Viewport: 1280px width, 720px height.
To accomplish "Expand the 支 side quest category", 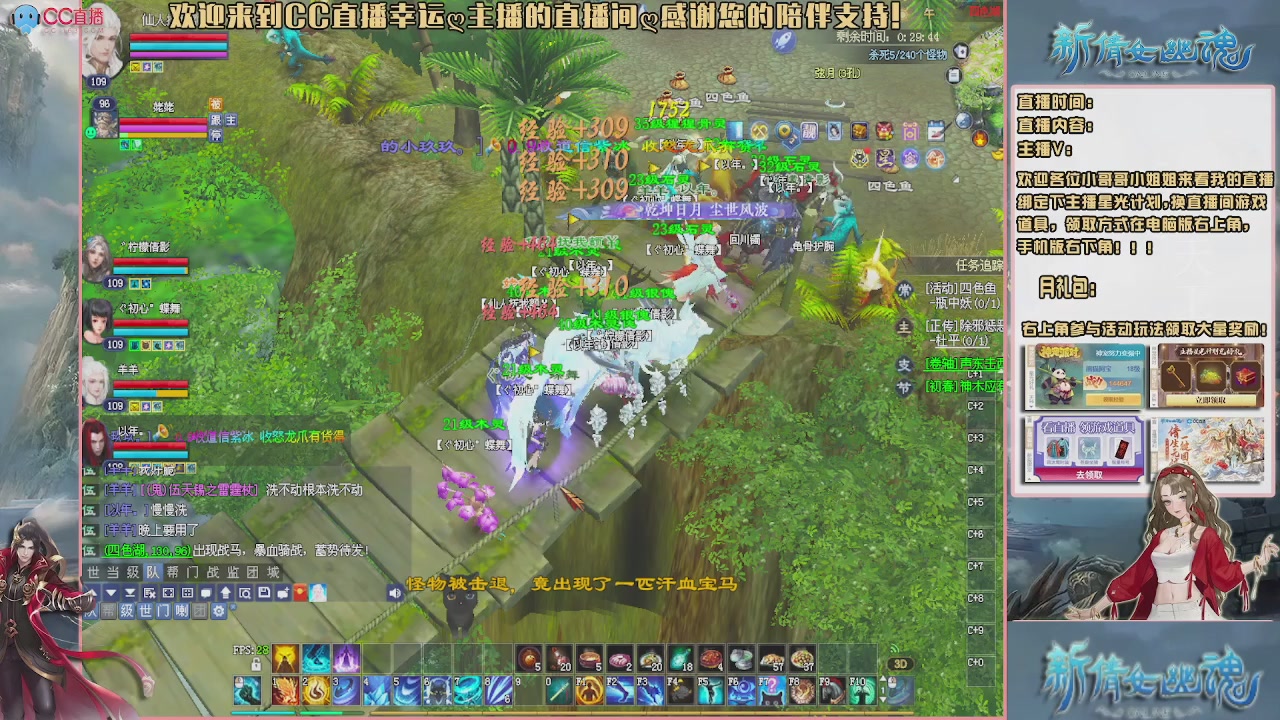I will (905, 365).
